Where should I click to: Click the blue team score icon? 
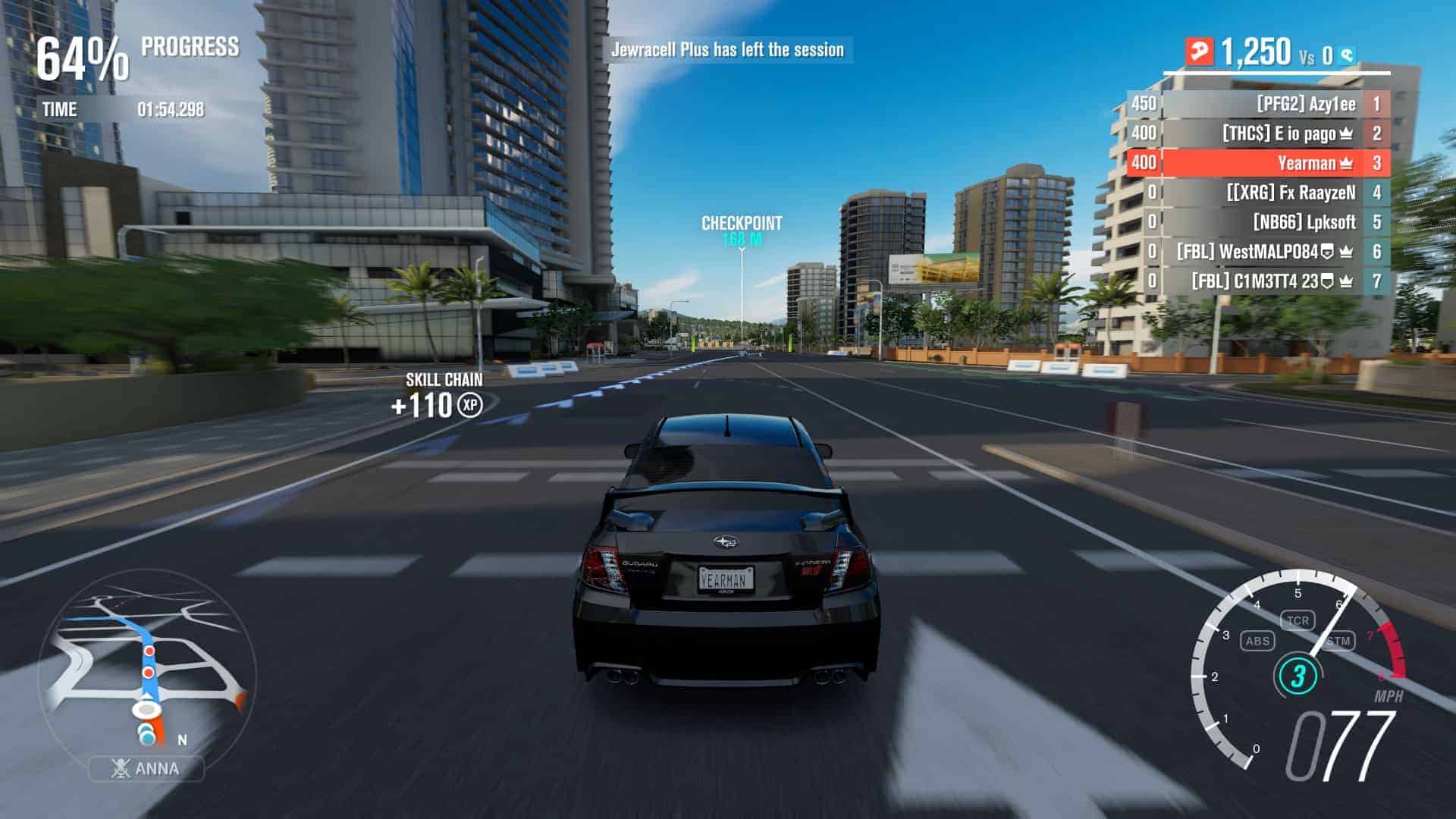coord(1347,55)
